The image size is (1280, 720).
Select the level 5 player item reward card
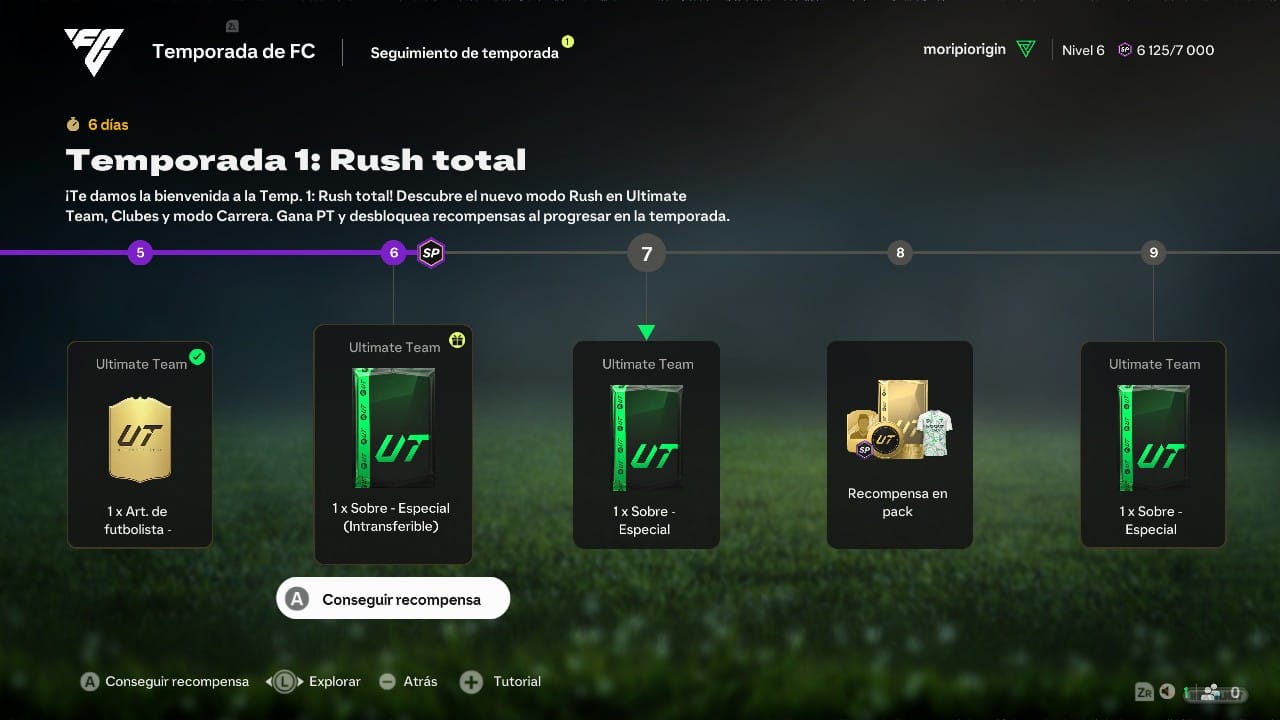tap(140, 444)
